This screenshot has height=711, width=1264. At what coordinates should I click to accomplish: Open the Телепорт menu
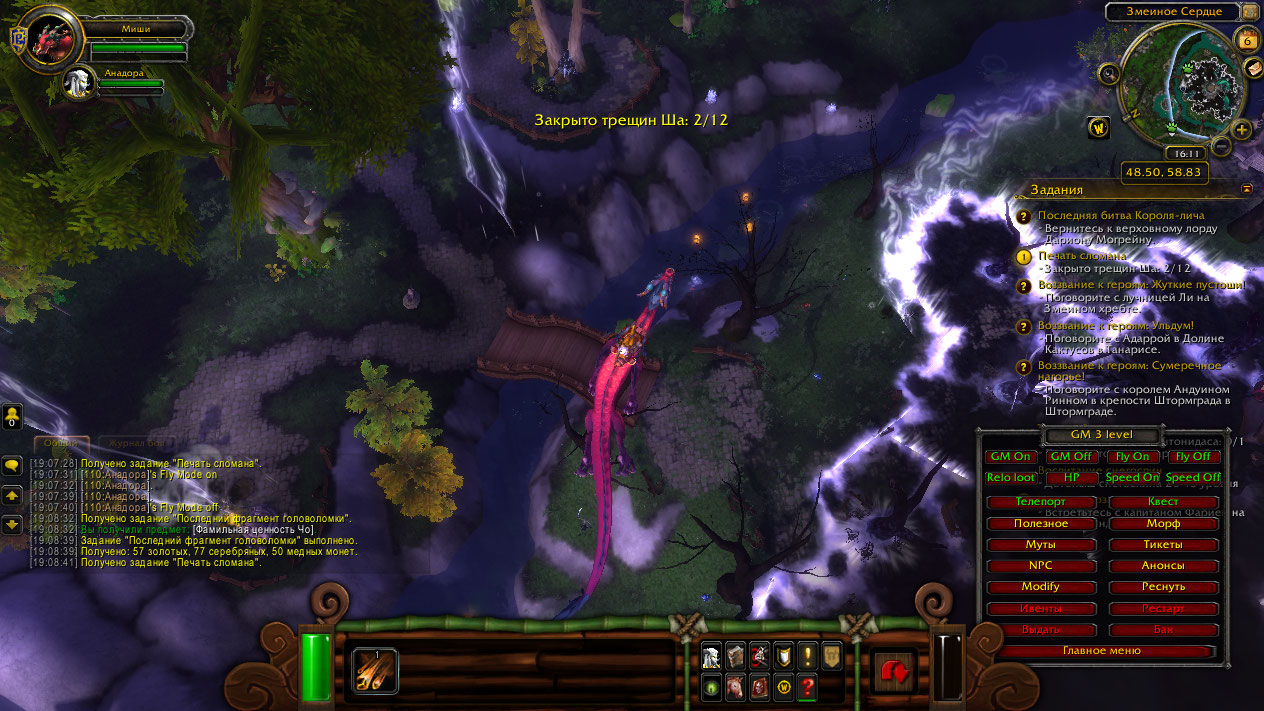pos(1040,502)
